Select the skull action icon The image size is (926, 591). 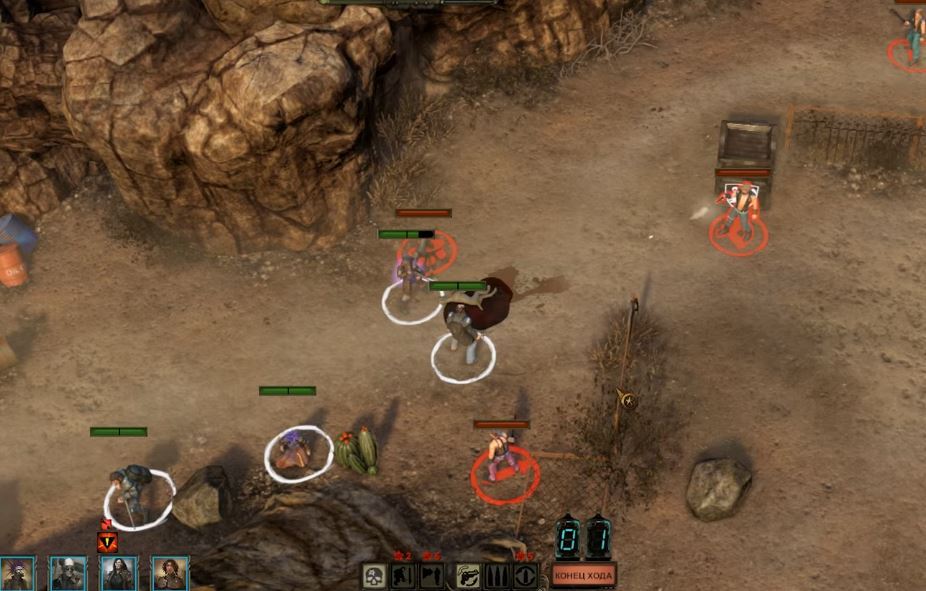click(x=375, y=576)
